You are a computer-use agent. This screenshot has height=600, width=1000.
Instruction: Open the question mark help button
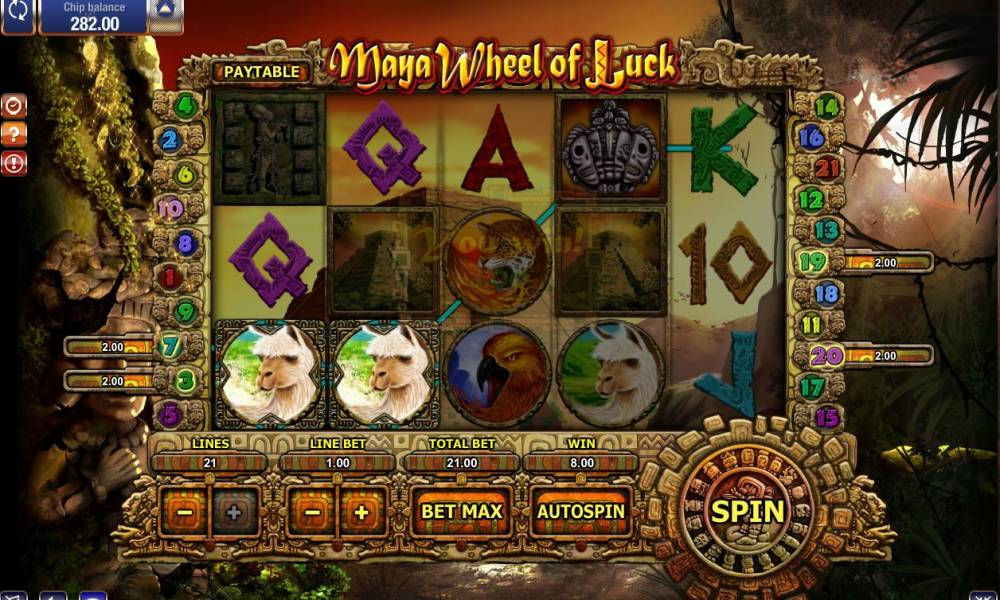[x=14, y=135]
